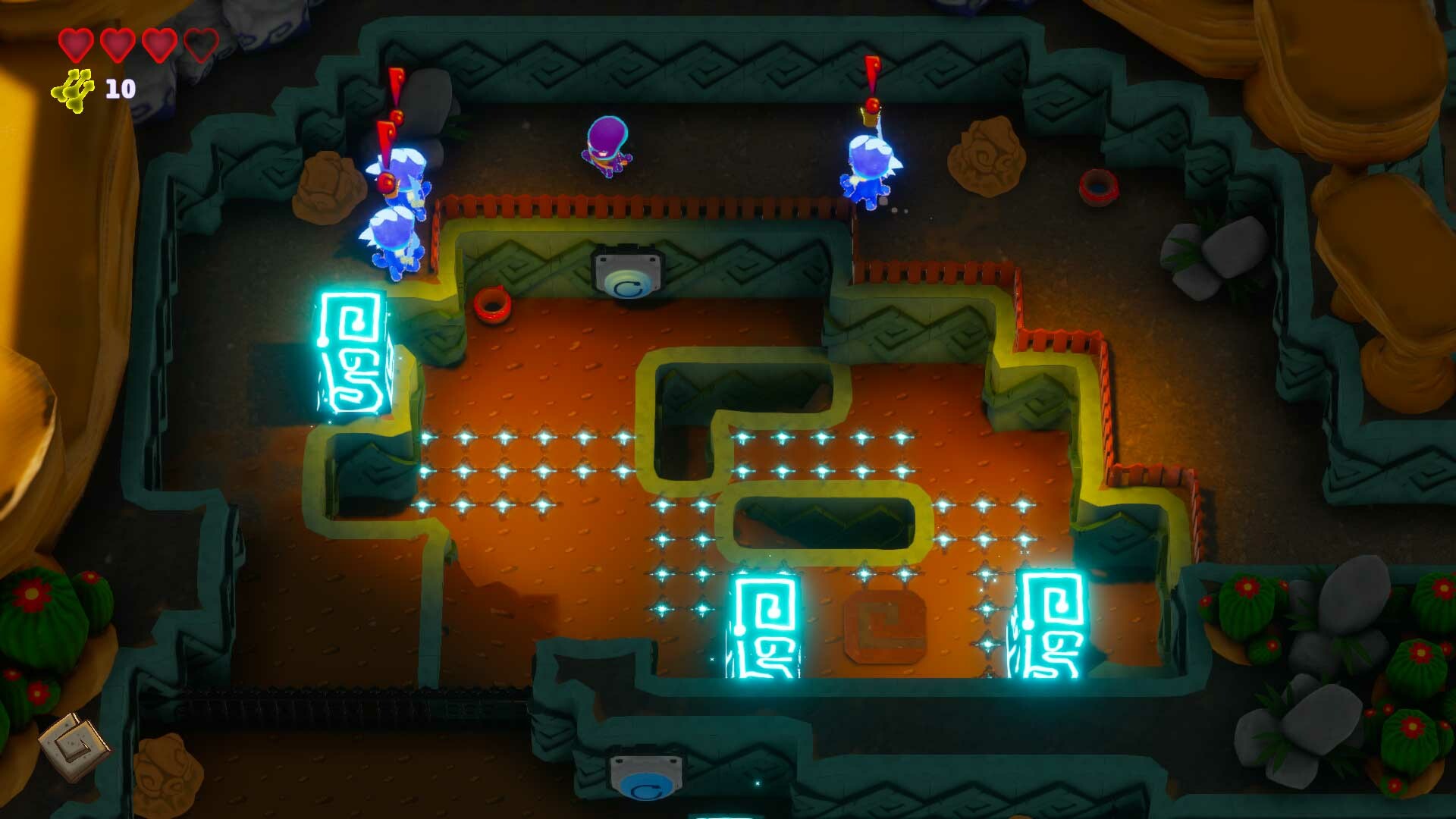This screenshot has height=819, width=1456.
Task: Click the purple hooded enemy at the top
Action: [x=607, y=148]
